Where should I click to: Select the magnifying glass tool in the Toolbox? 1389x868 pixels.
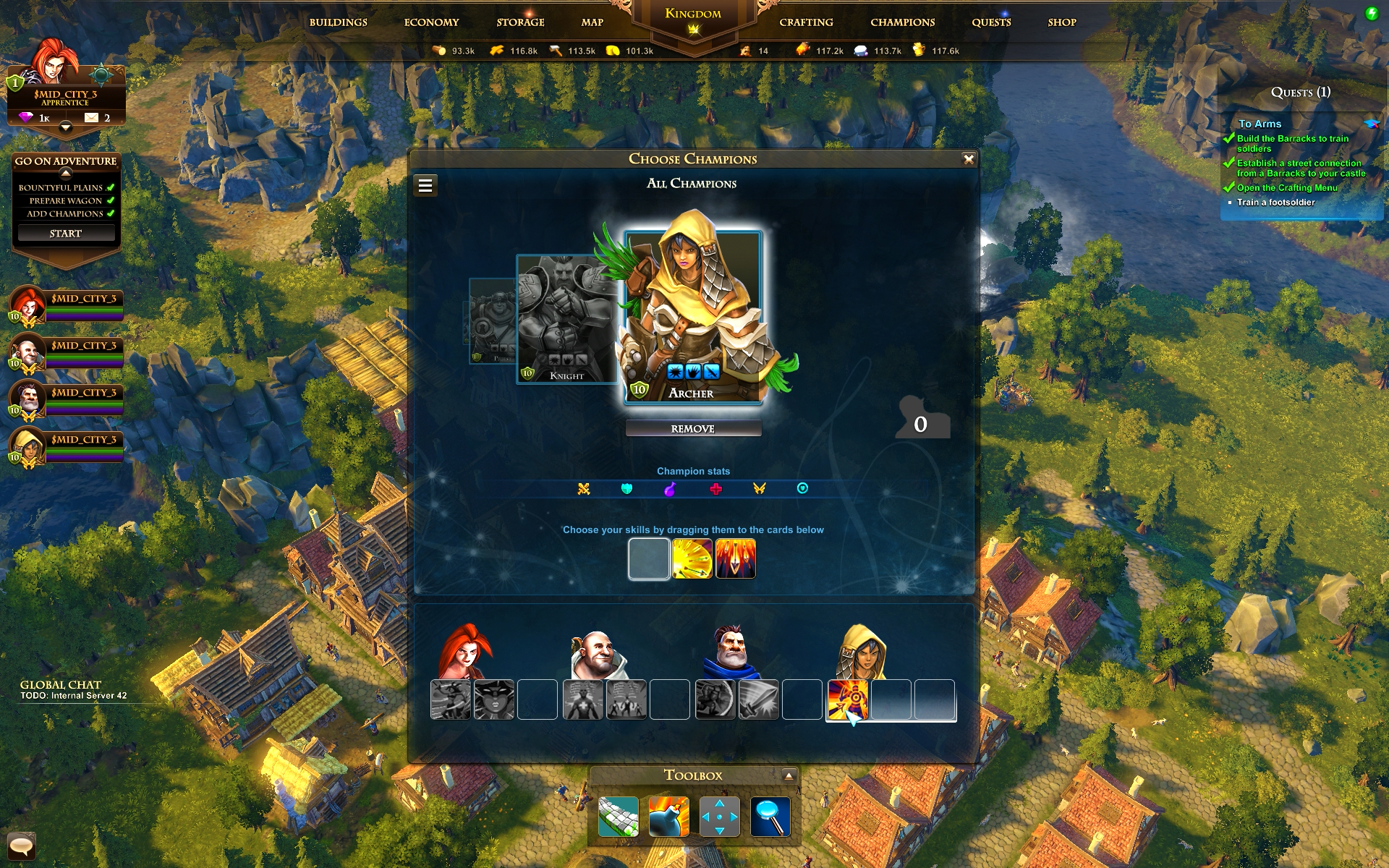click(x=770, y=817)
